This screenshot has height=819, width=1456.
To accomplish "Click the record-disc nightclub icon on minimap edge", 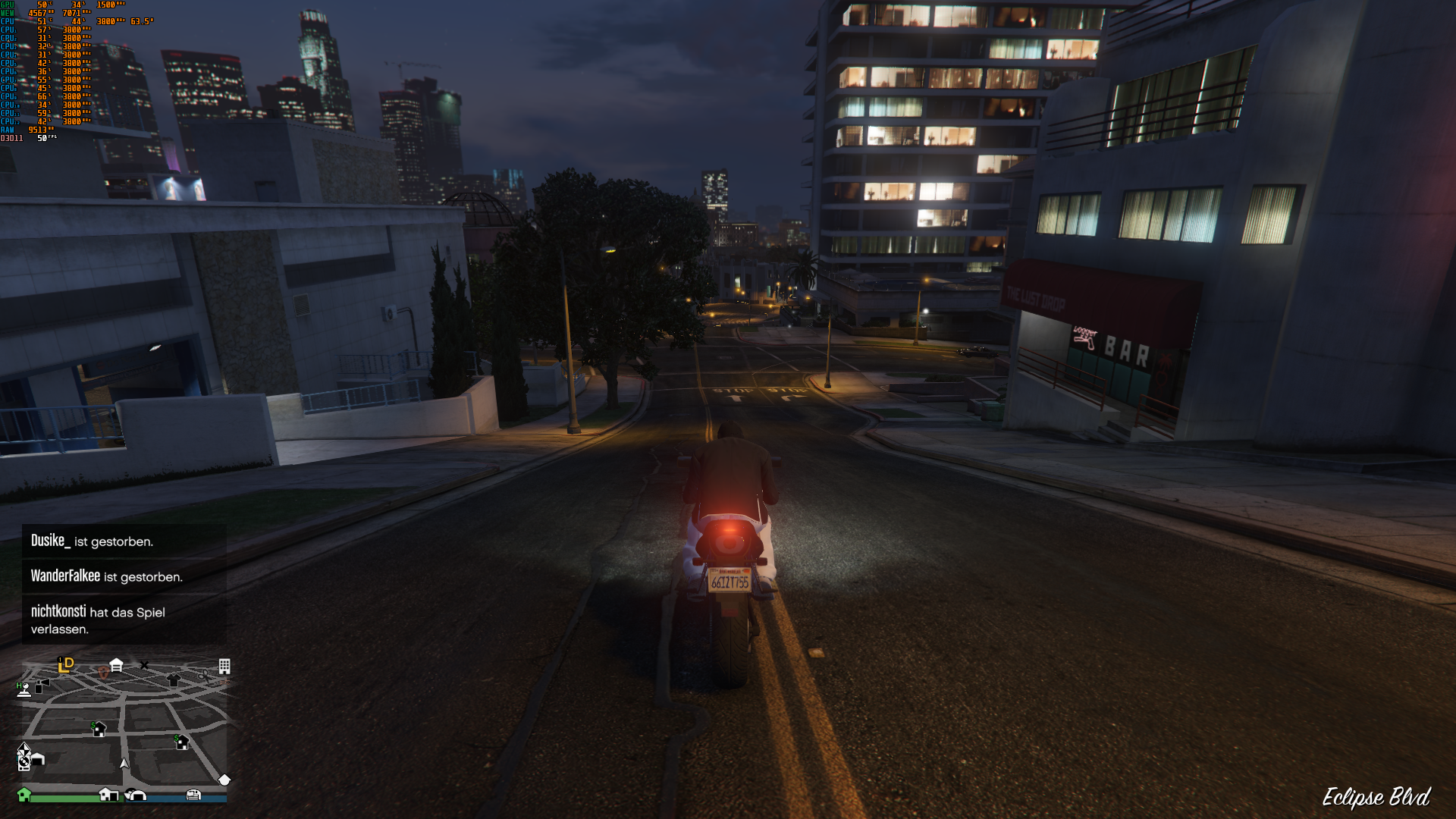I will (24, 762).
